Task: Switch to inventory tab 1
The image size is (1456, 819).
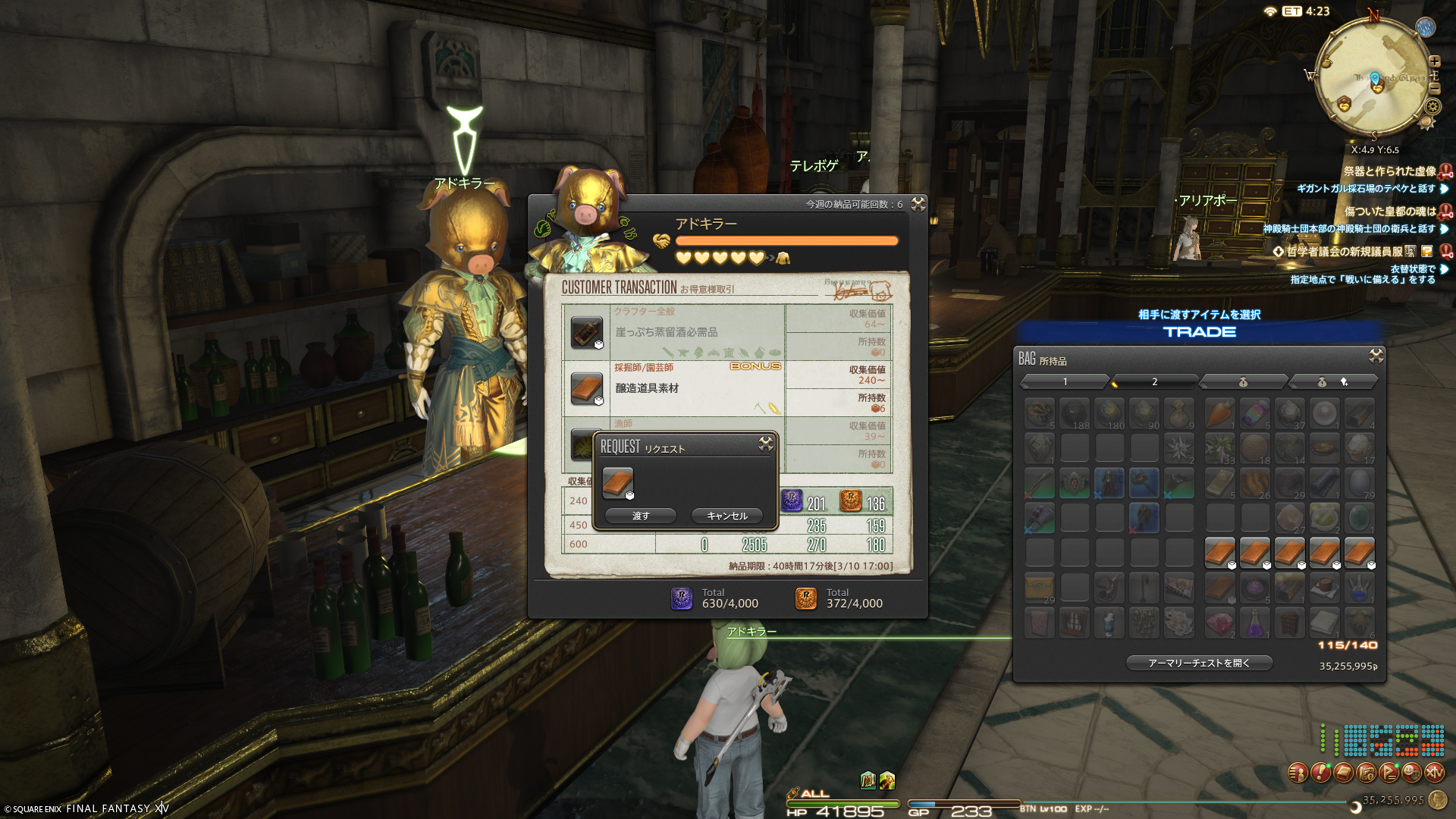Action: [x=1065, y=381]
